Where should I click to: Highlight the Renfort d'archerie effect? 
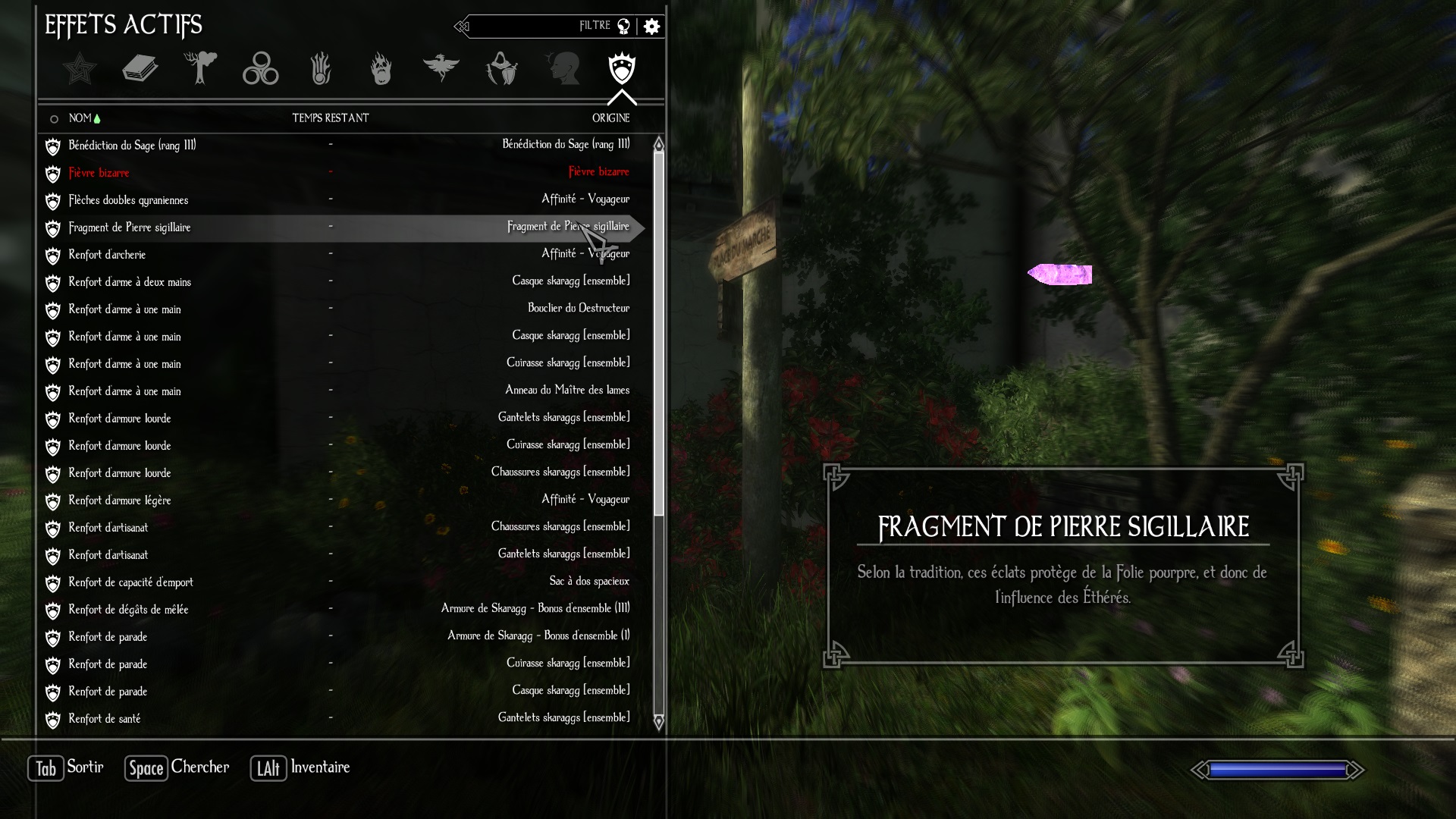[x=107, y=255]
